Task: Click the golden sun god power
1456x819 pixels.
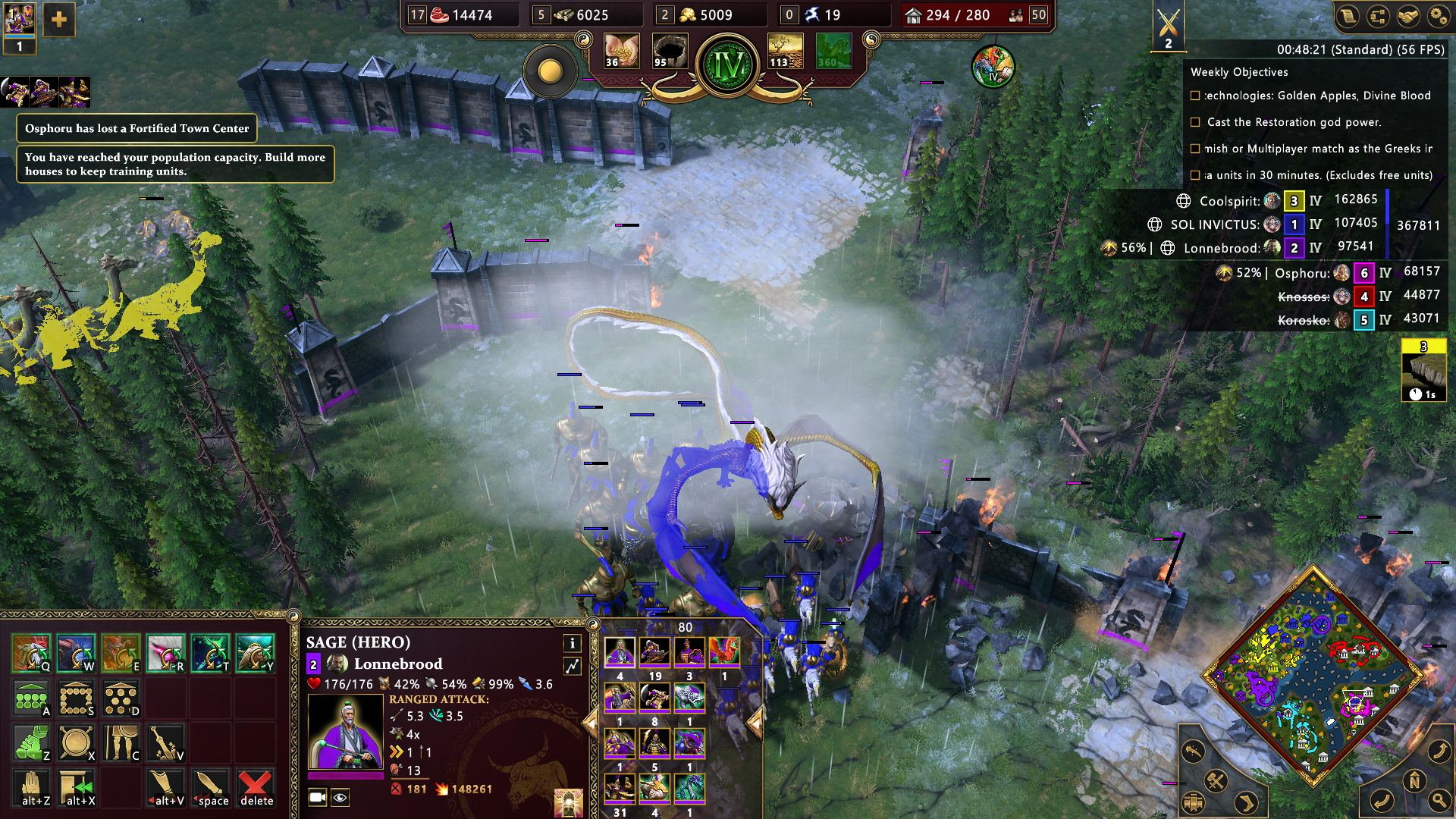Action: pos(551,72)
